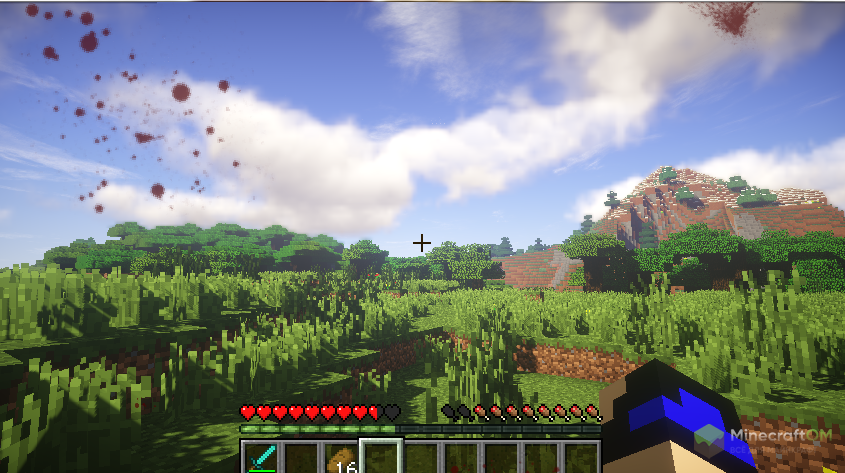Select the bread stack hotbar slot
This screenshot has height=473, width=845.
pos(340,459)
